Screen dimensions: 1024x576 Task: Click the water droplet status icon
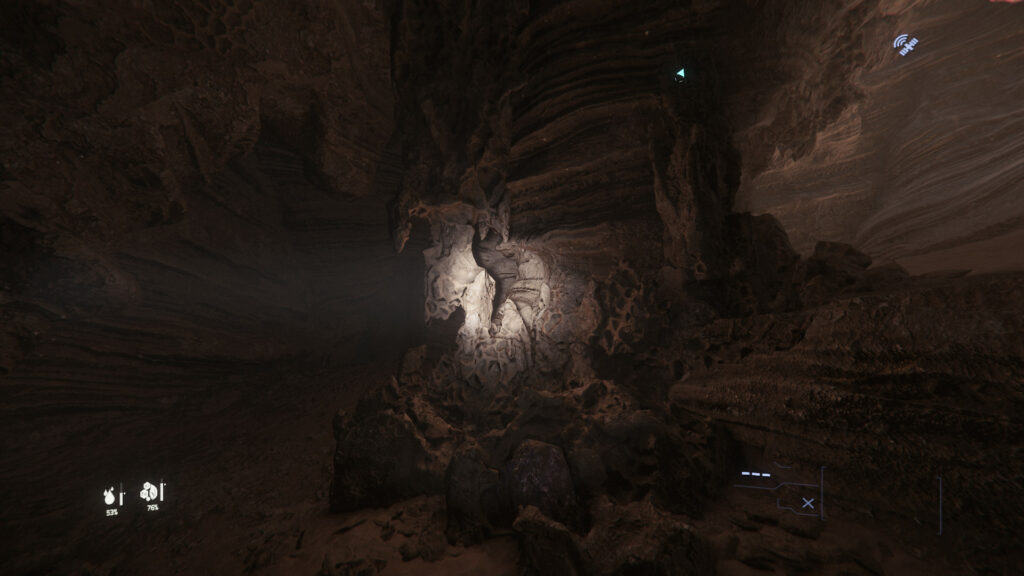click(110, 494)
